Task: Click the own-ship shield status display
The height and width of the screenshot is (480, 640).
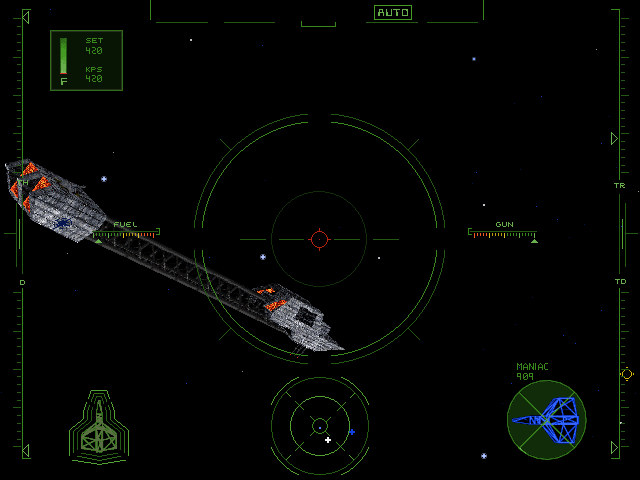Action: [99, 427]
